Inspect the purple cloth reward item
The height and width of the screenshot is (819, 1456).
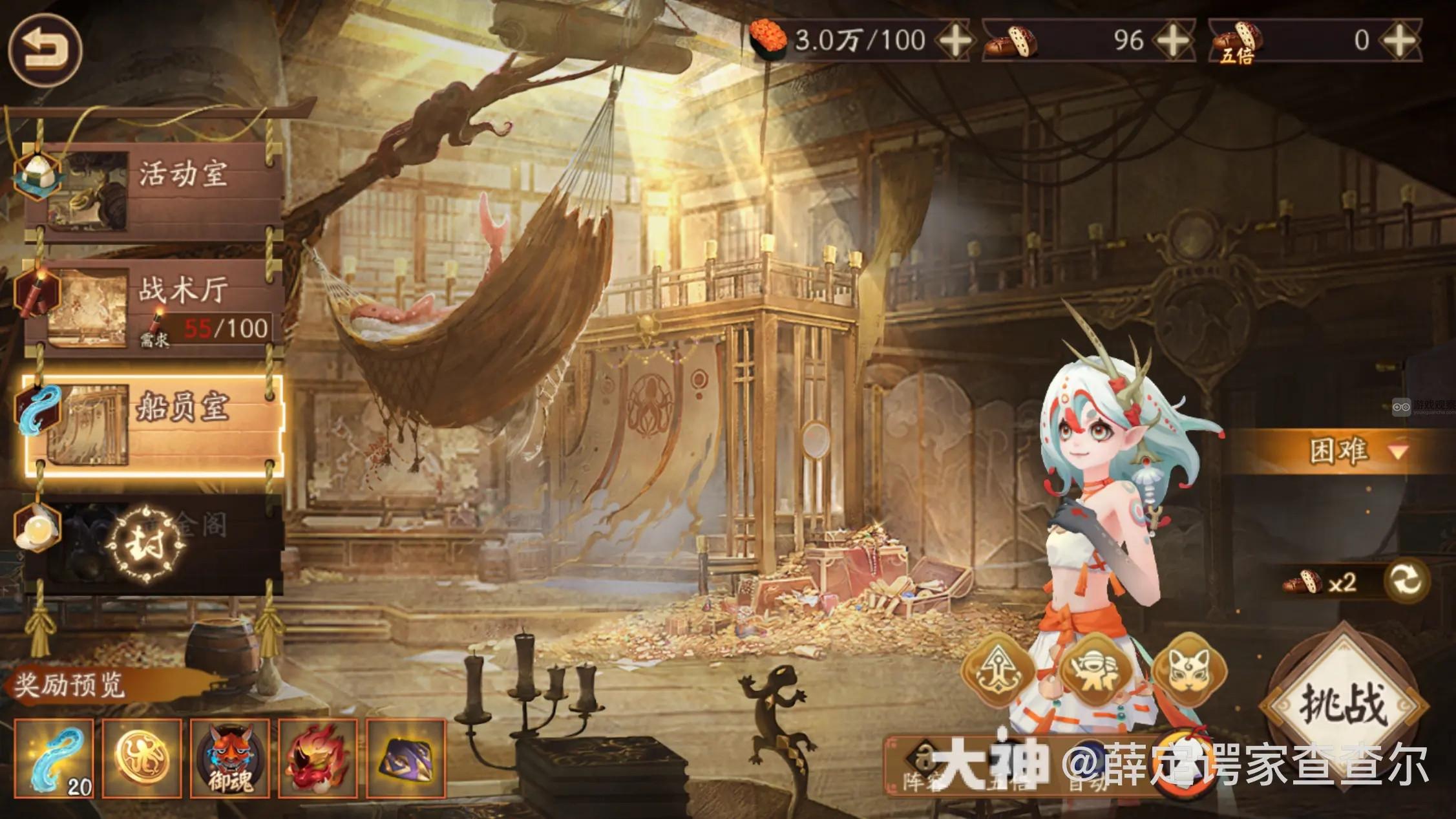405,759
